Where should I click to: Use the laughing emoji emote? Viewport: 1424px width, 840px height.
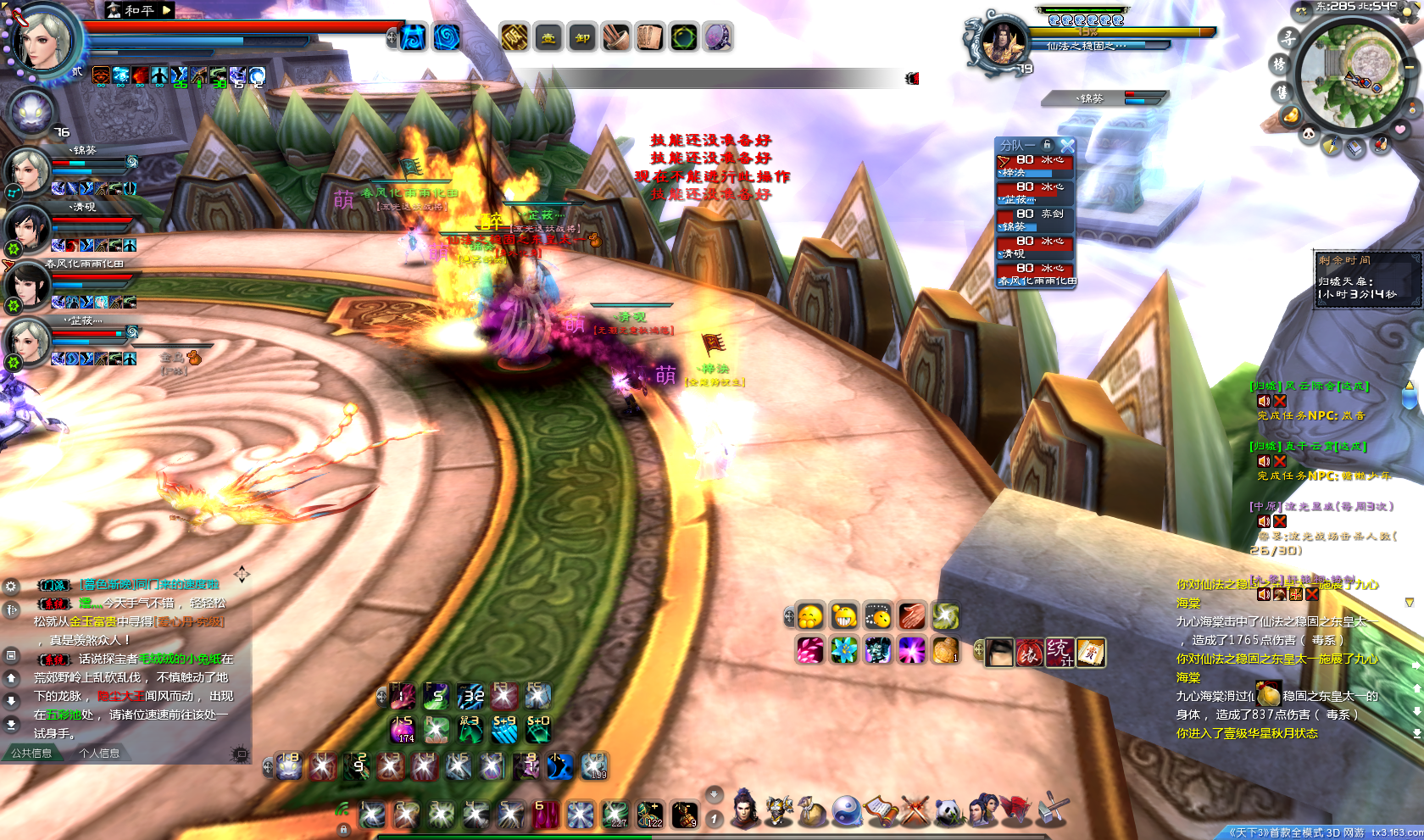tap(844, 616)
